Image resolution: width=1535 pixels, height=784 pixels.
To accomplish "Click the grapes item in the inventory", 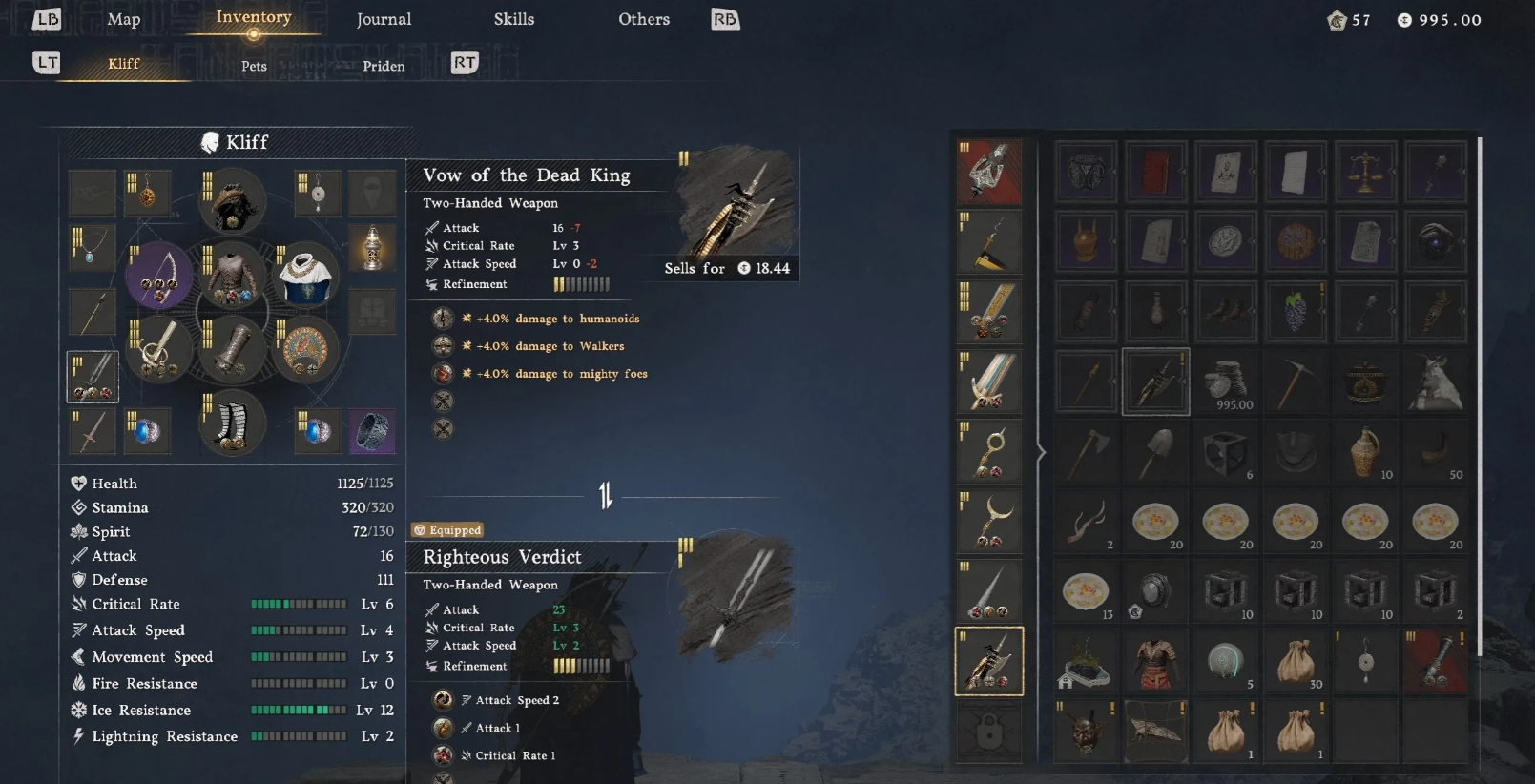I will [1296, 311].
